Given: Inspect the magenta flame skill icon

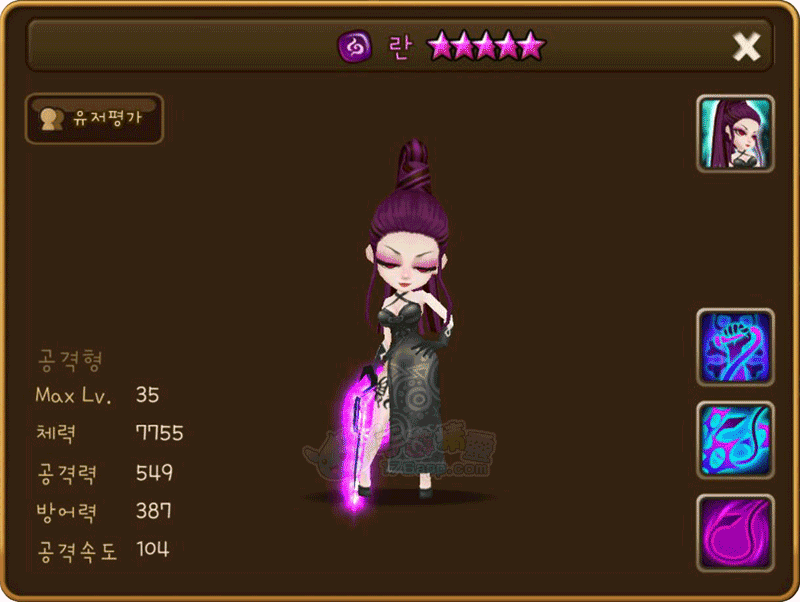Looking at the screenshot, I should (735, 531).
